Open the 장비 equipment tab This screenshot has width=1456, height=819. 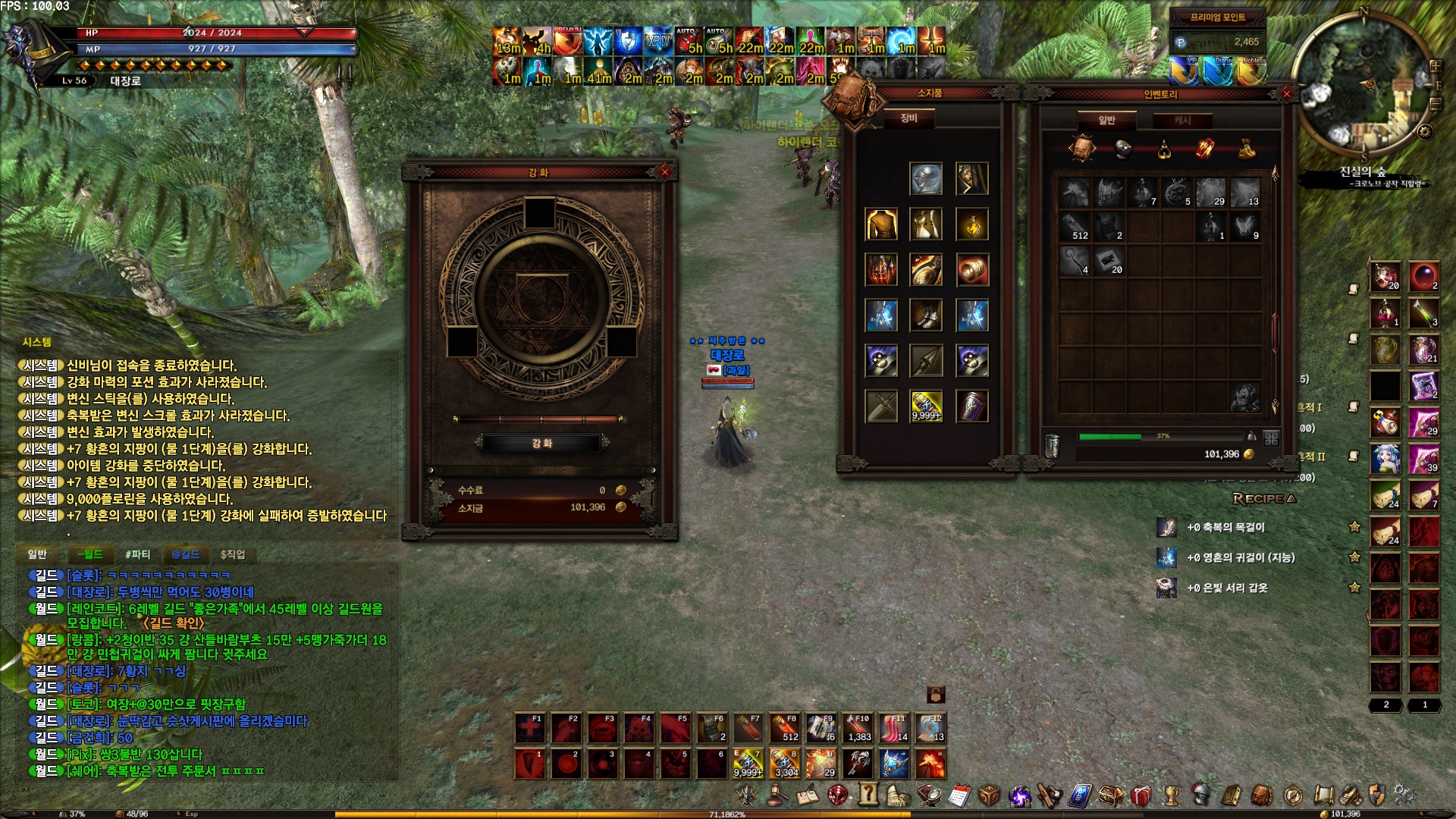coord(908,118)
